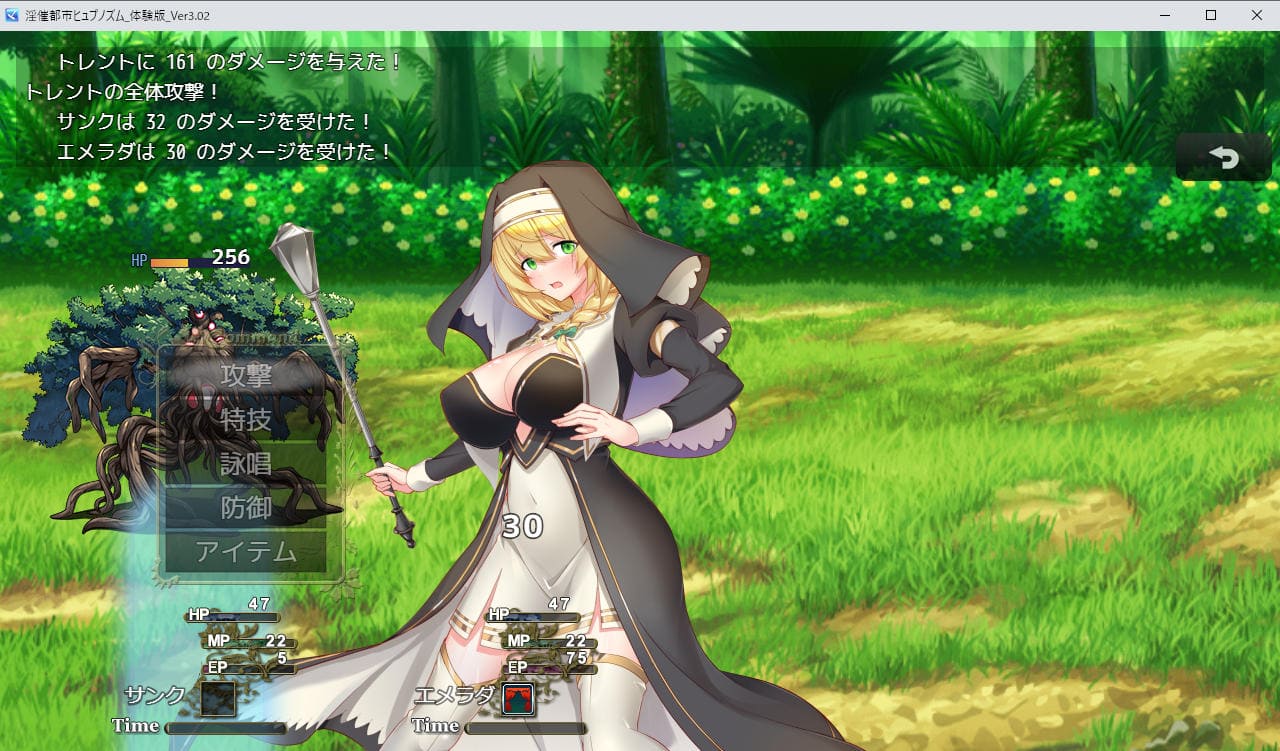Screen dimensions: 1280x751
Task: Open the 詠唱 chant command
Action: (x=246, y=464)
